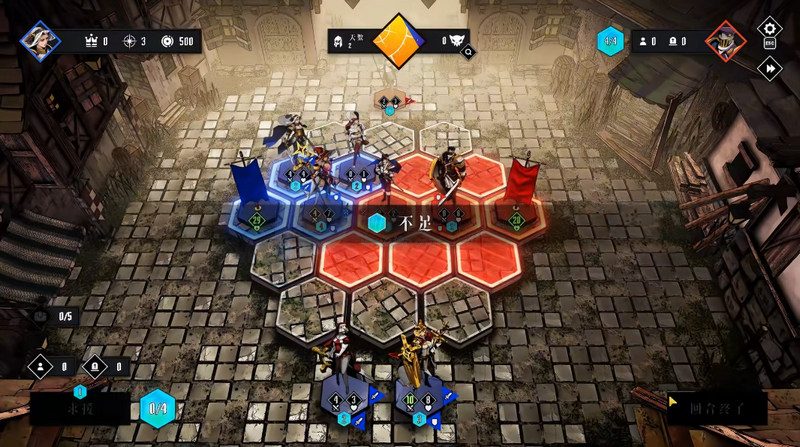800x447 pixels.
Task: Inspect the orange diamond turn emblem
Action: [x=400, y=41]
